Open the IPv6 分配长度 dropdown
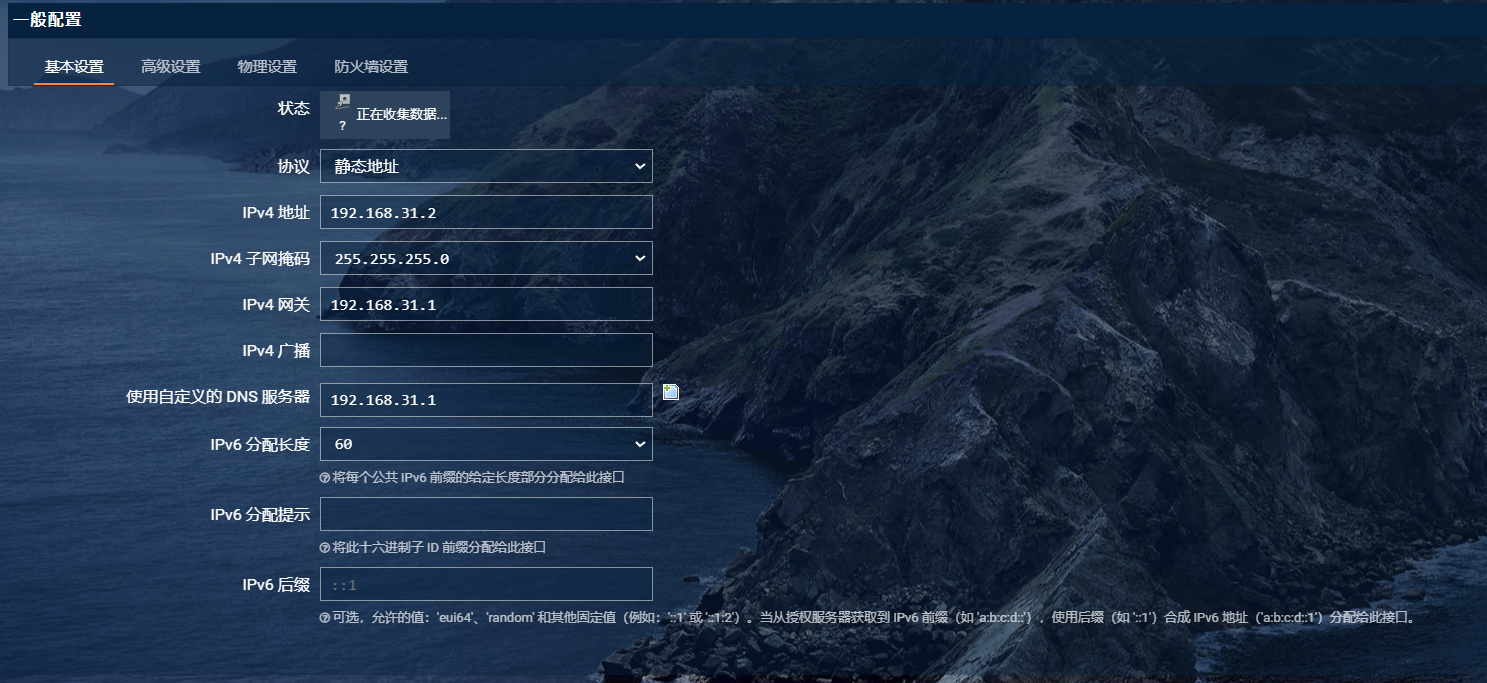This screenshot has width=1487, height=683. point(486,444)
